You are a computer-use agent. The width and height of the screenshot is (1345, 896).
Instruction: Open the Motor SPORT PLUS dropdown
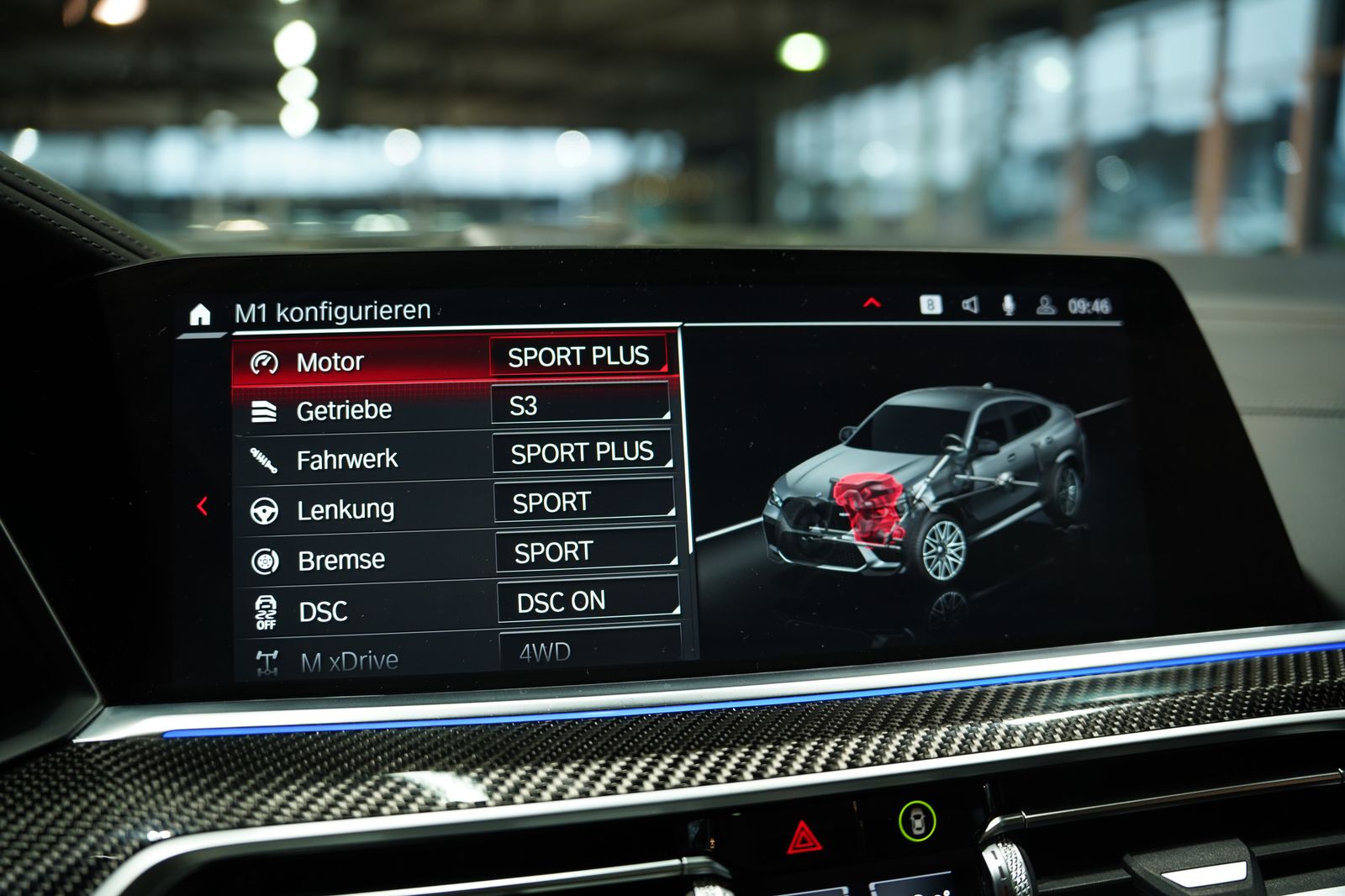click(x=578, y=356)
